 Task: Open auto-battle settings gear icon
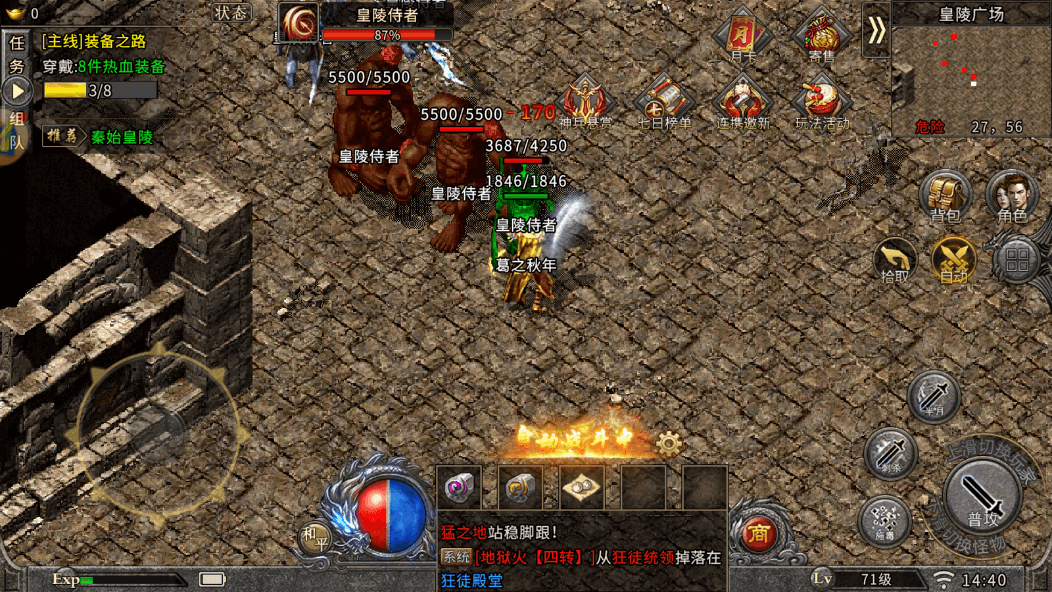(669, 443)
